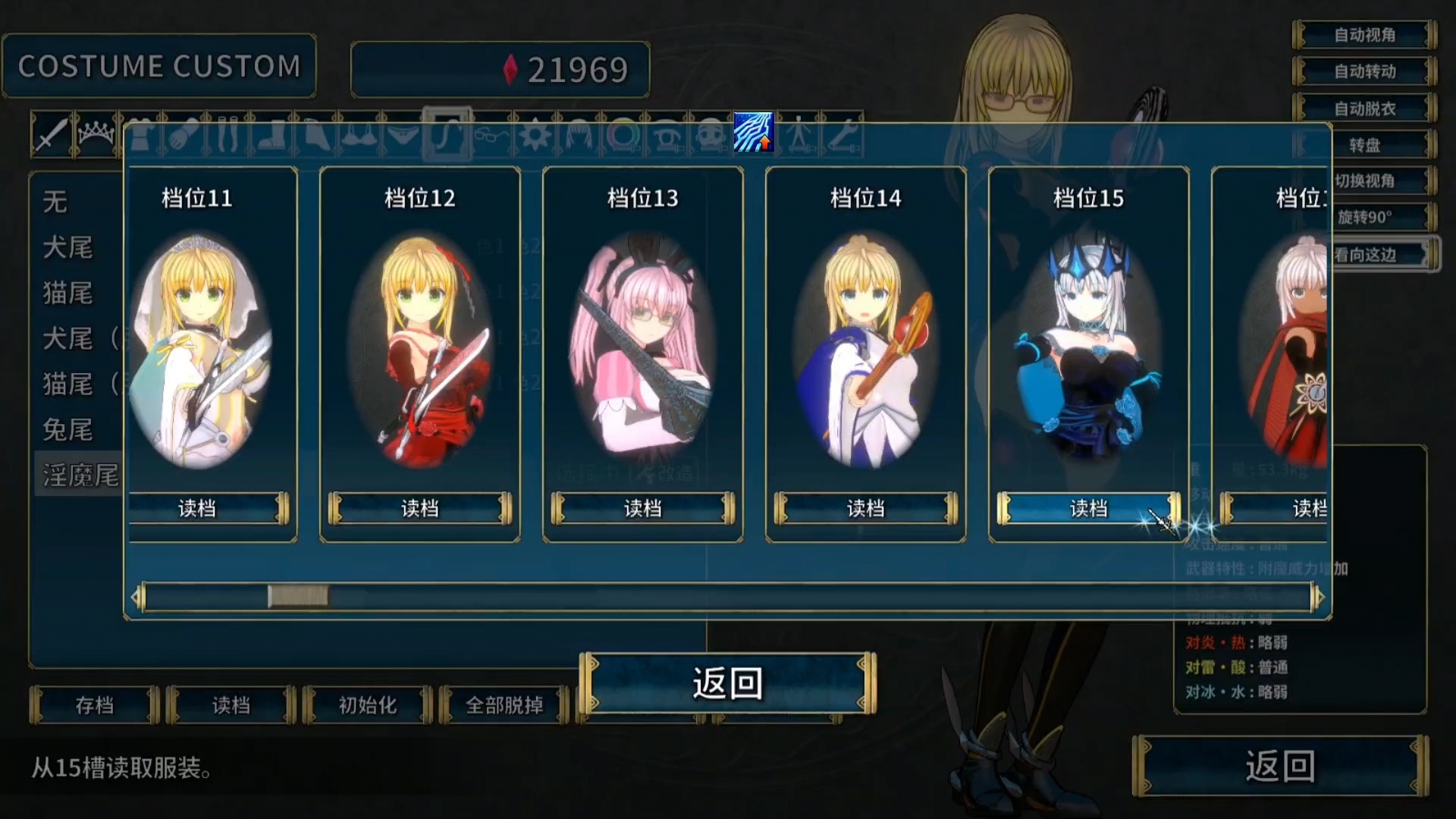This screenshot has height=819, width=1456.
Task: Choose the pink-haired 档位13 portrait
Action: (x=642, y=350)
